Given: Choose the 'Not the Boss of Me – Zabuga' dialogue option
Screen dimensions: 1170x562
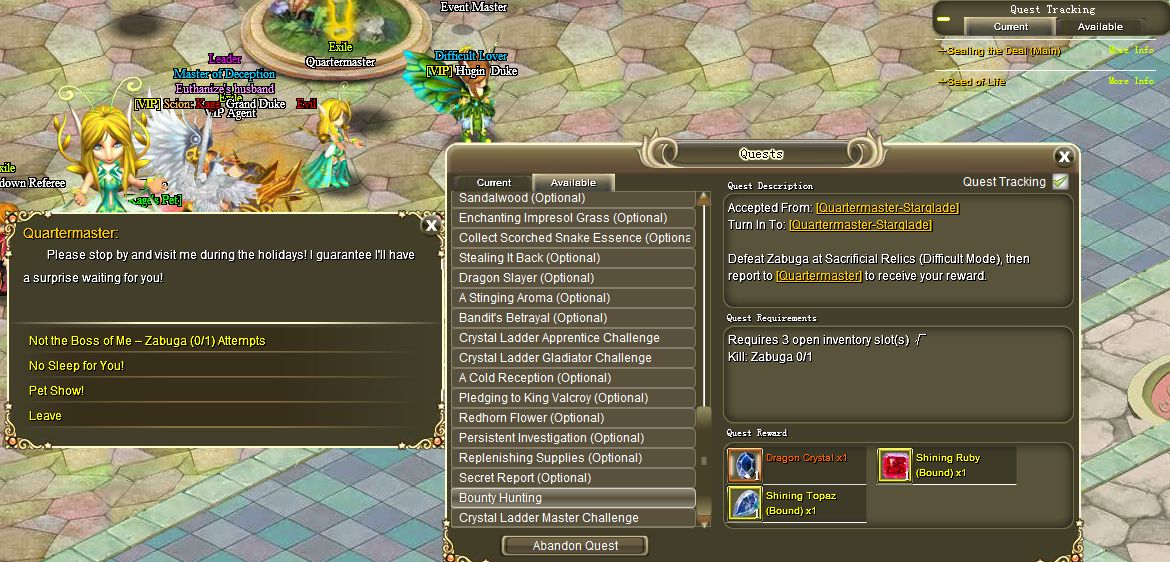Looking at the screenshot, I should tap(147, 341).
